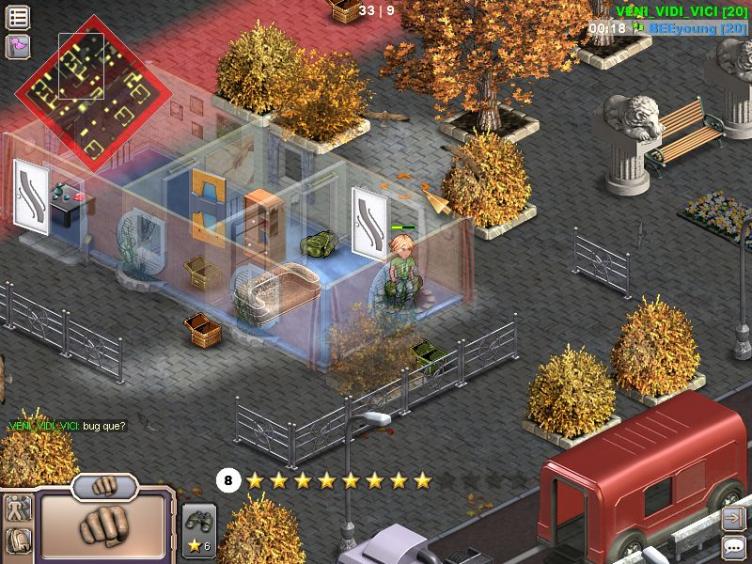
Task: Click the small fist tab above weapon panel
Action: pyautogui.click(x=104, y=487)
